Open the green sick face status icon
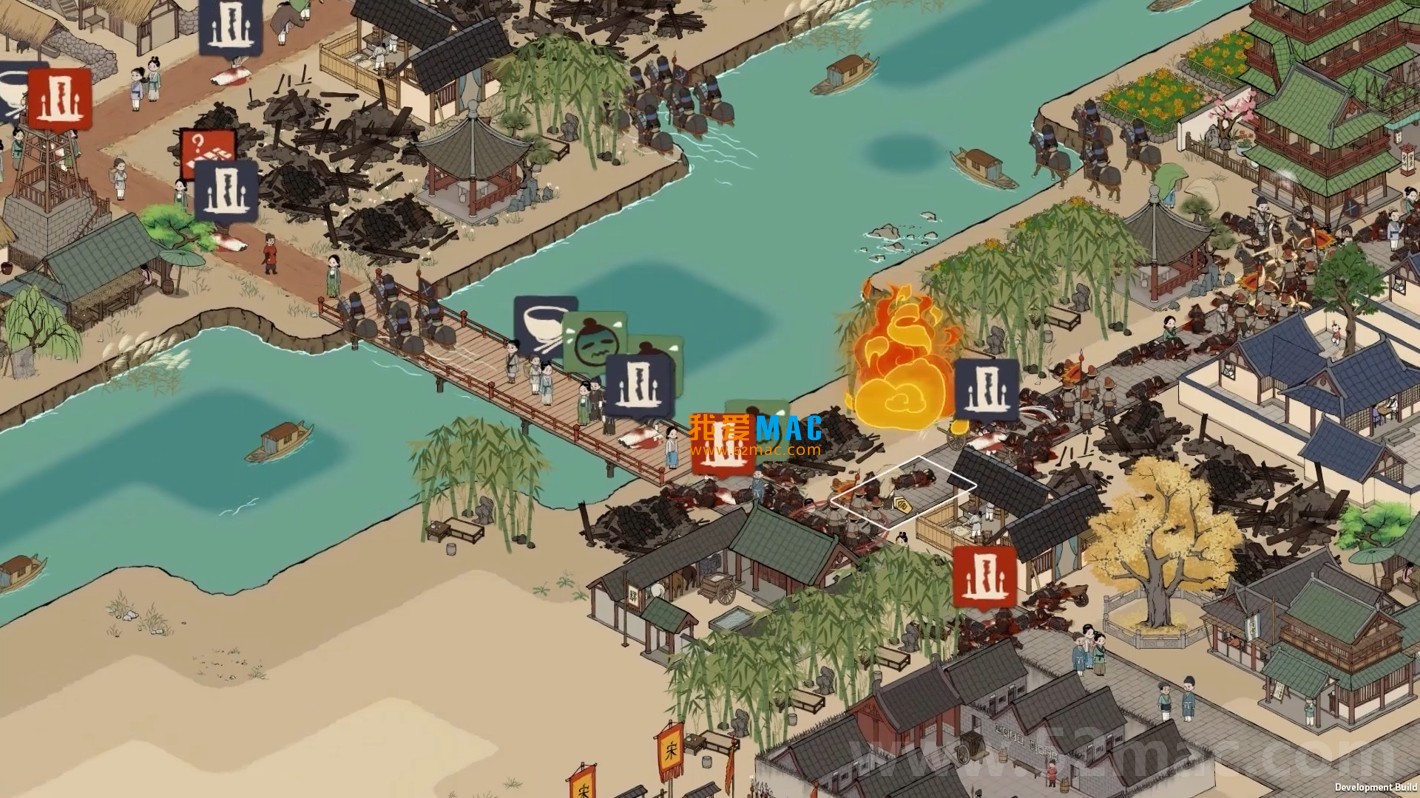Screen dimensions: 1420x798 pos(593,338)
